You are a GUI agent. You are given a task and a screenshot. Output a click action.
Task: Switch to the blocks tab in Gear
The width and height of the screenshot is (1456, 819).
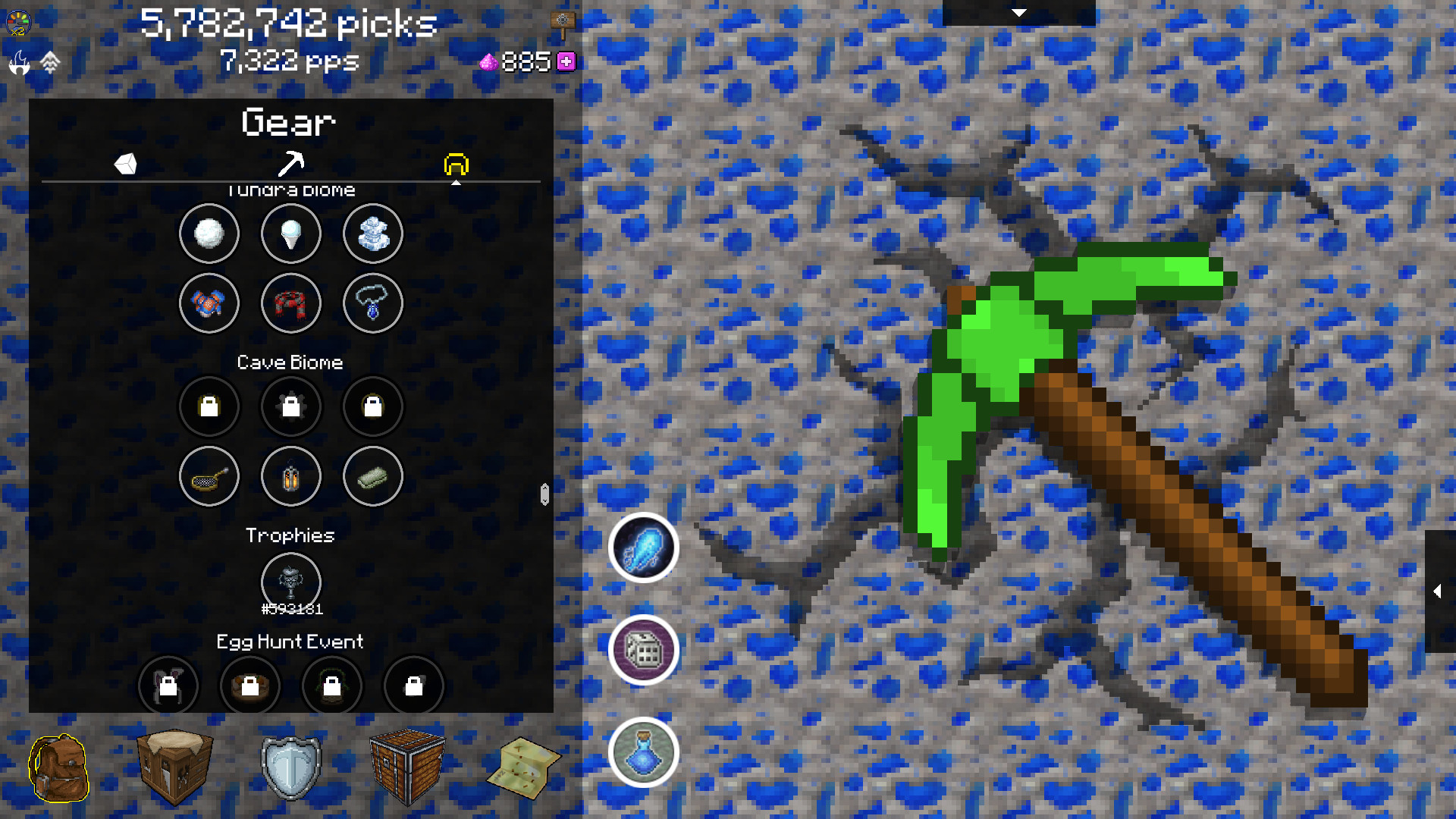coord(127,164)
